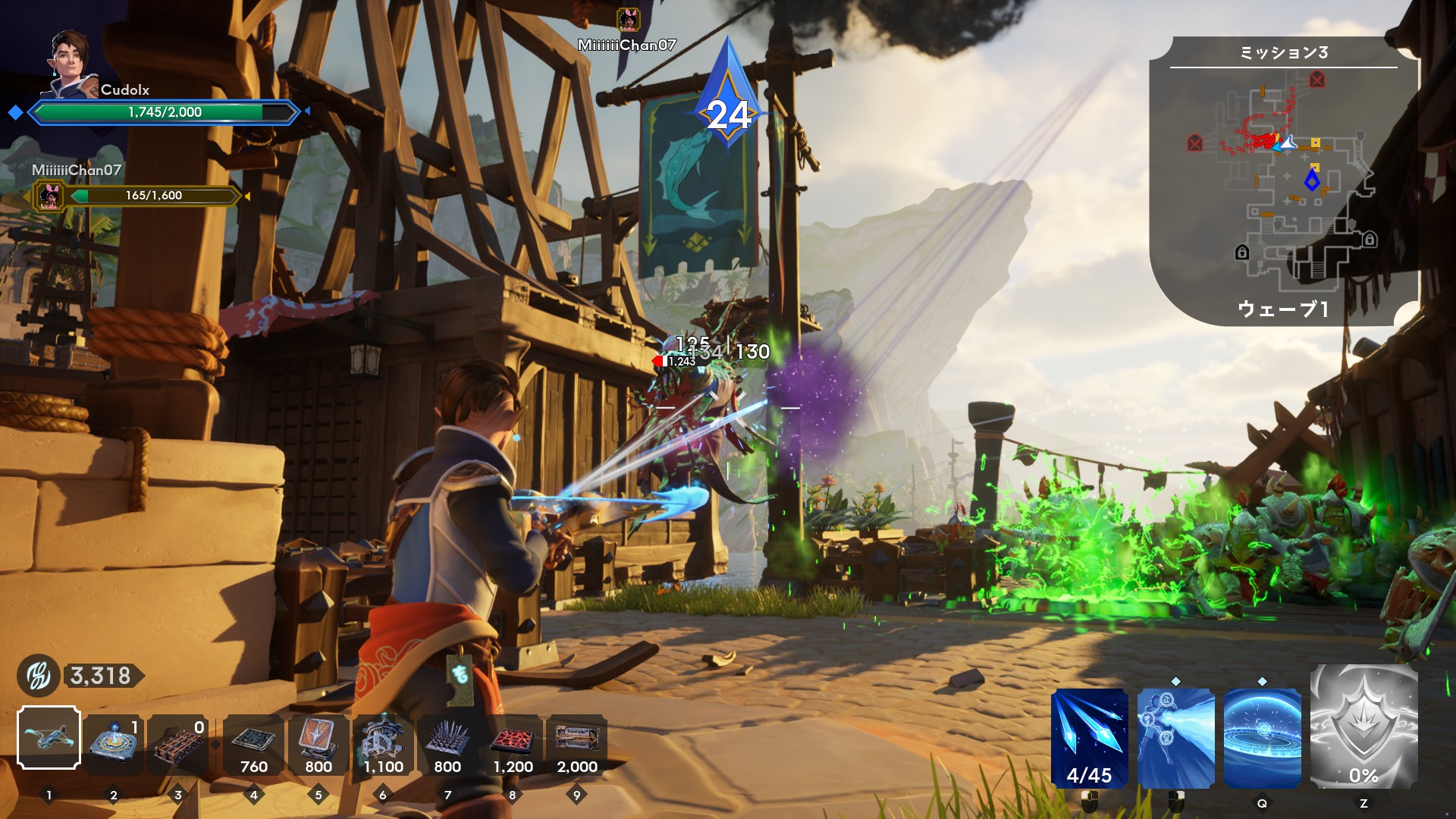Select teammate MiiiiiiChan07's portrait

coord(50,196)
